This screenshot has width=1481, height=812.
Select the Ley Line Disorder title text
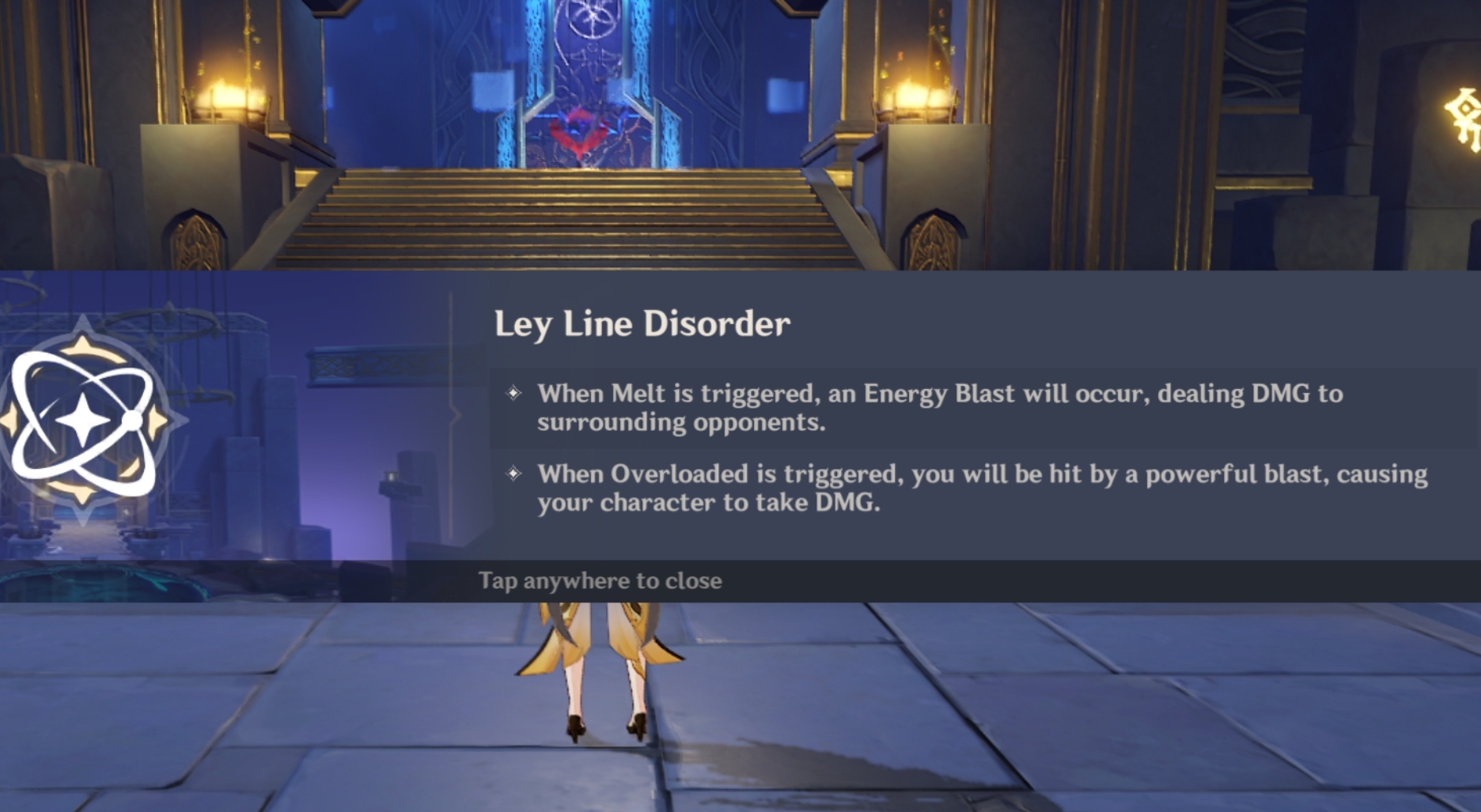(642, 323)
